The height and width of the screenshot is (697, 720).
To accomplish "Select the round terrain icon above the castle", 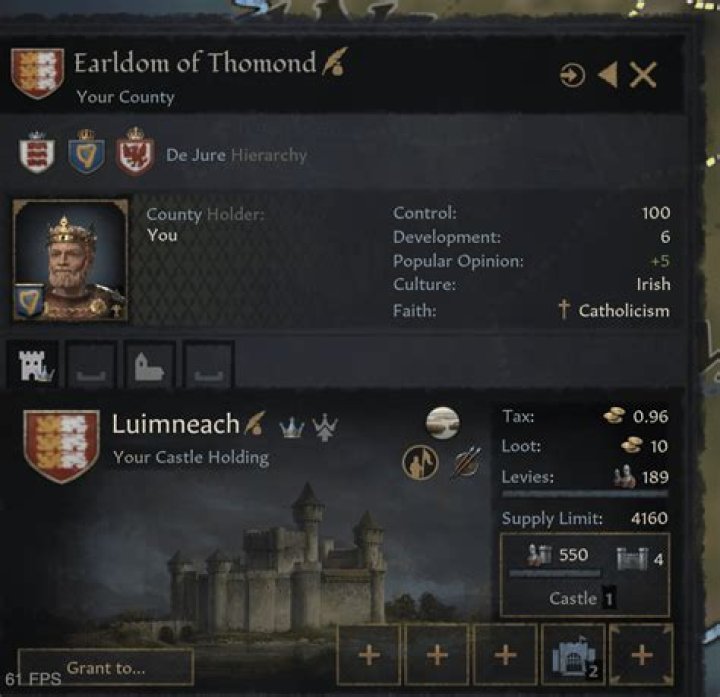I will 443,423.
